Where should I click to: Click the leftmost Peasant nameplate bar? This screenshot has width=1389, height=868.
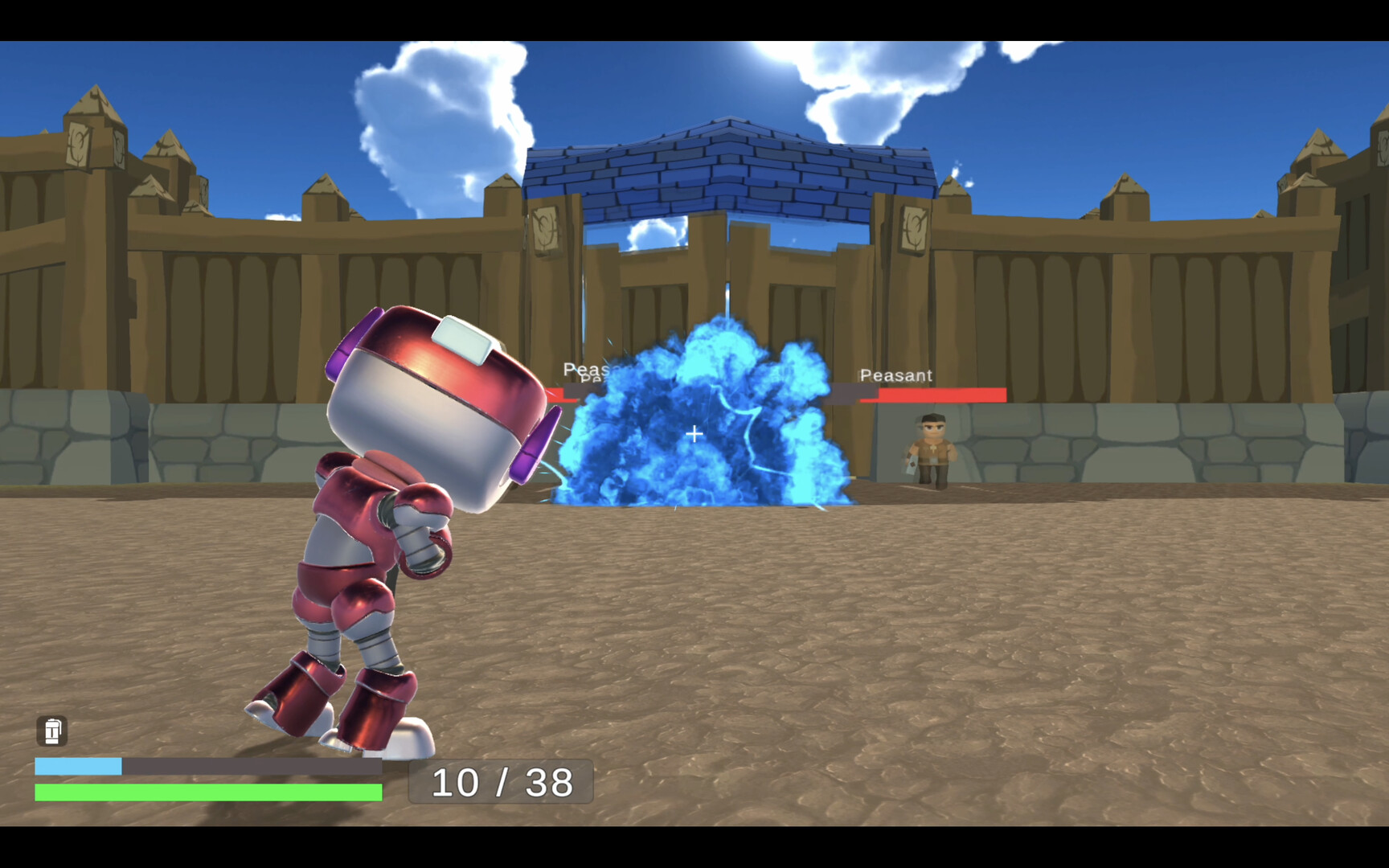(563, 391)
